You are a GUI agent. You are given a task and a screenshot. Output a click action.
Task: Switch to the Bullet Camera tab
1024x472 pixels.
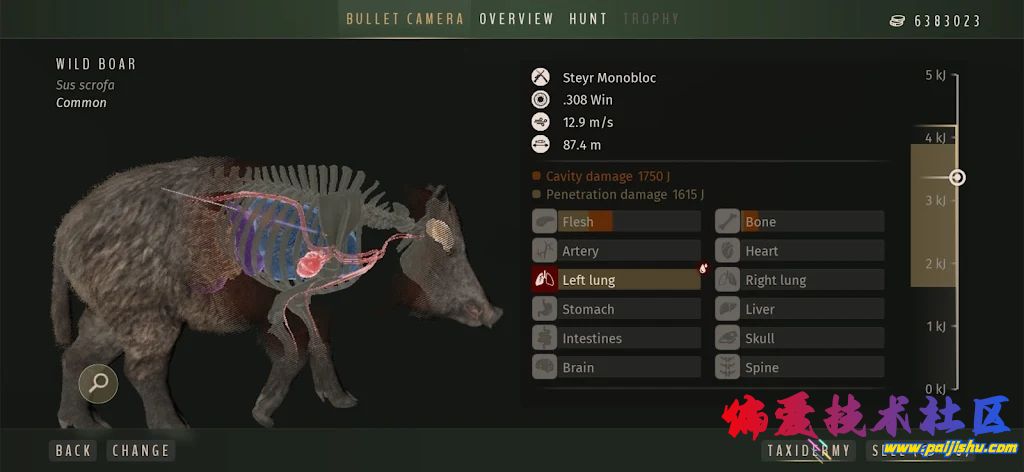[x=405, y=19]
